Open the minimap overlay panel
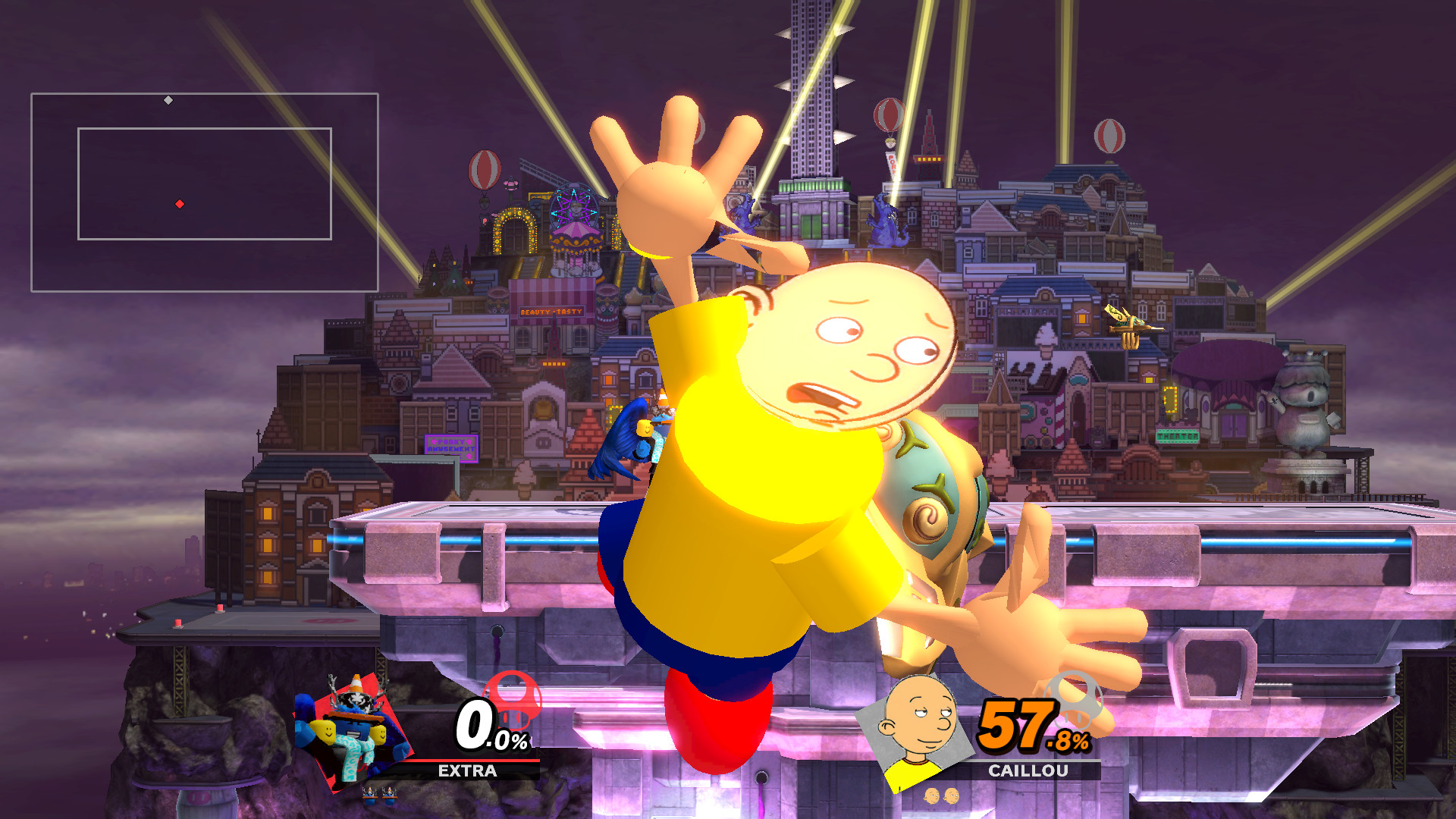The height and width of the screenshot is (819, 1456). pos(205,192)
